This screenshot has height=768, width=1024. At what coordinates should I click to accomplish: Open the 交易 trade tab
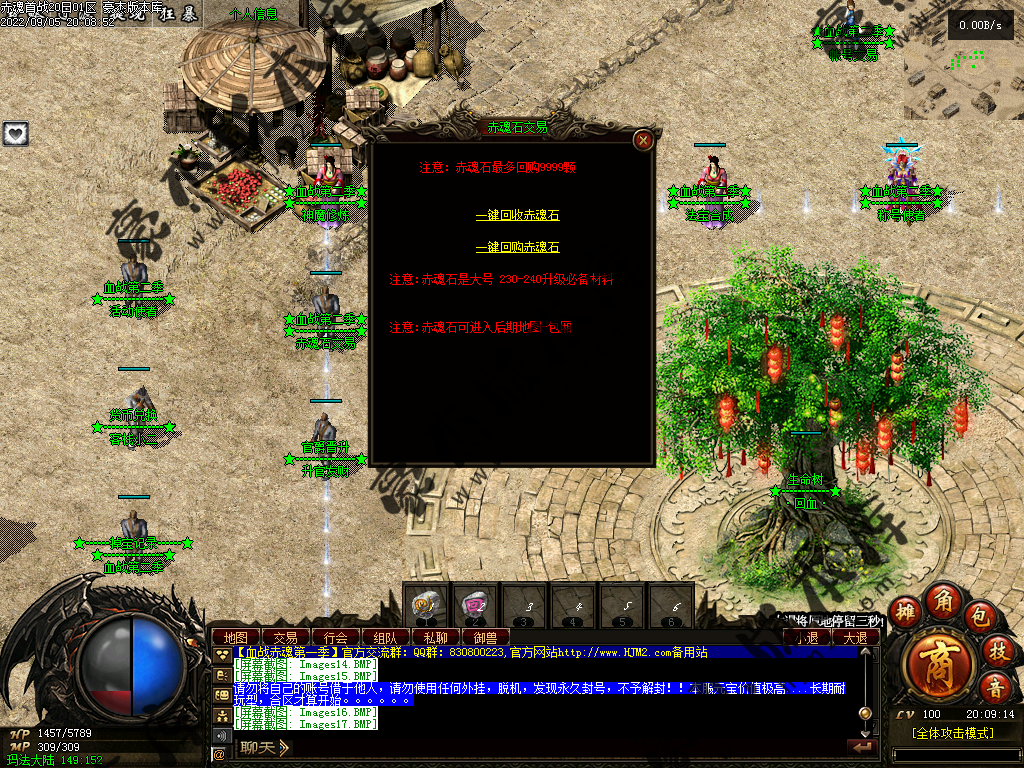[286, 637]
